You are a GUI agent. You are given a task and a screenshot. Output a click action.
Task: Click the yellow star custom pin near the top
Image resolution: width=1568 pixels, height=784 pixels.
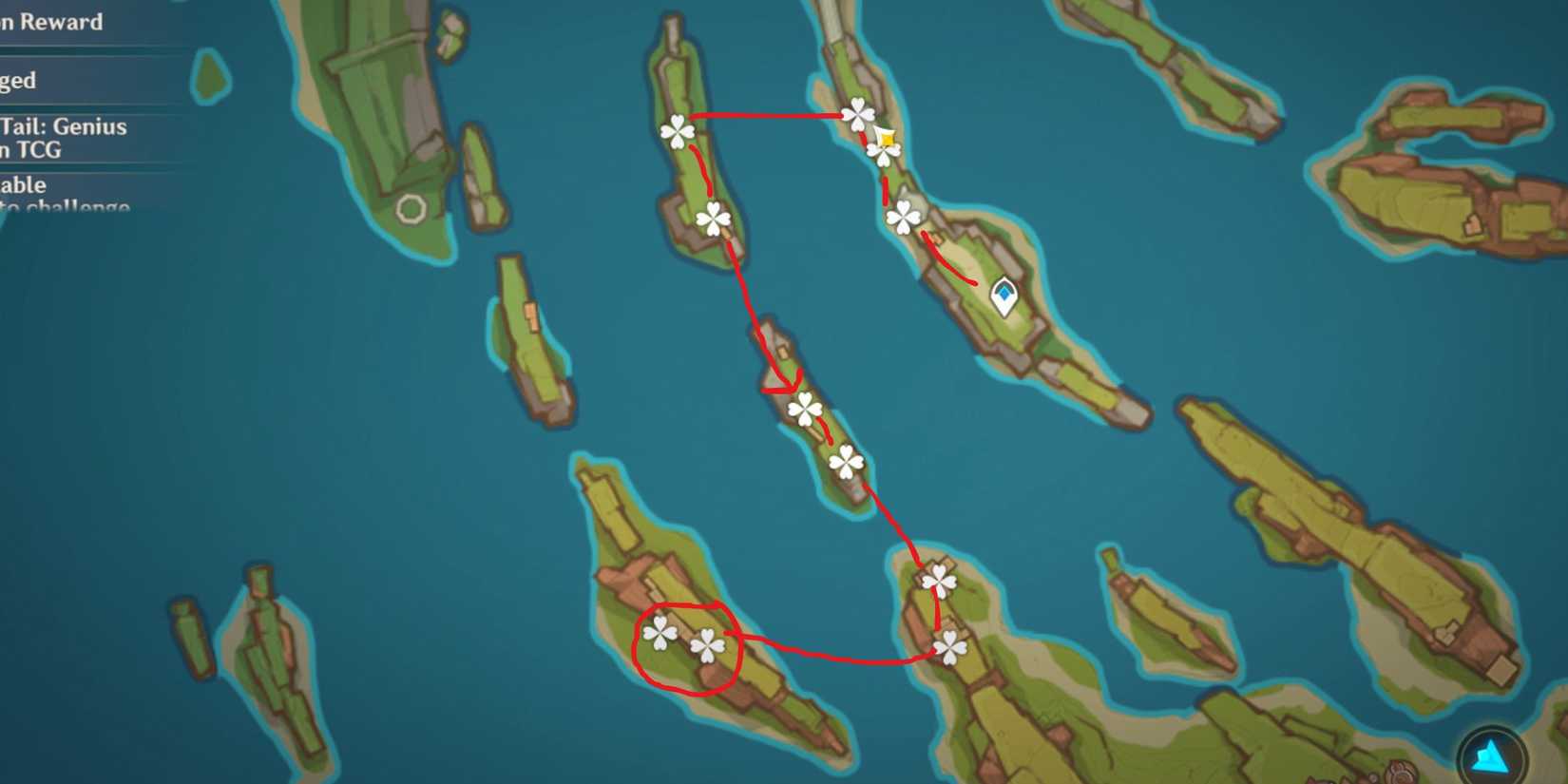point(886,139)
